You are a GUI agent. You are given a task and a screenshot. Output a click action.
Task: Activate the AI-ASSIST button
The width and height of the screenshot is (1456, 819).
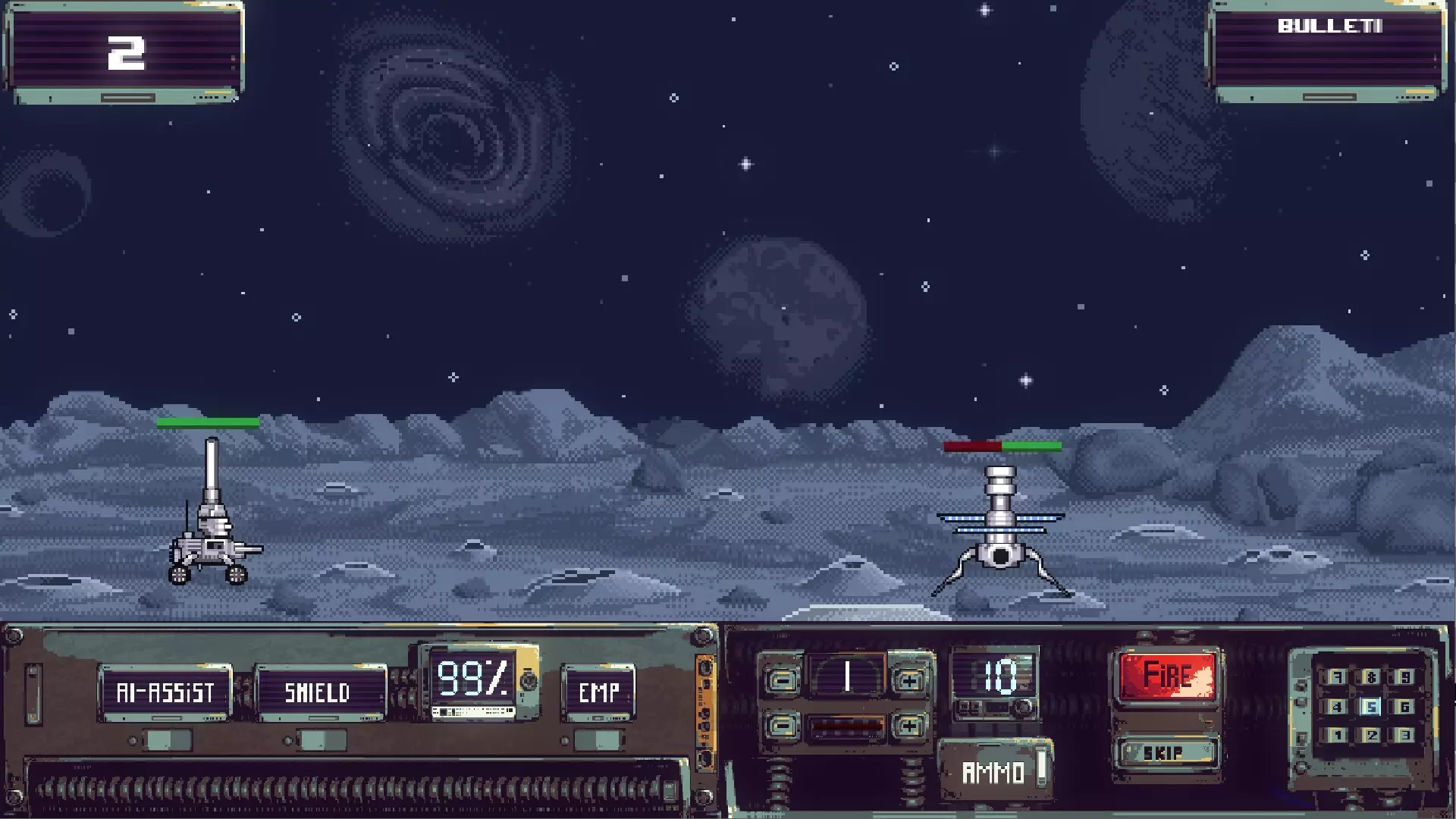tap(165, 692)
